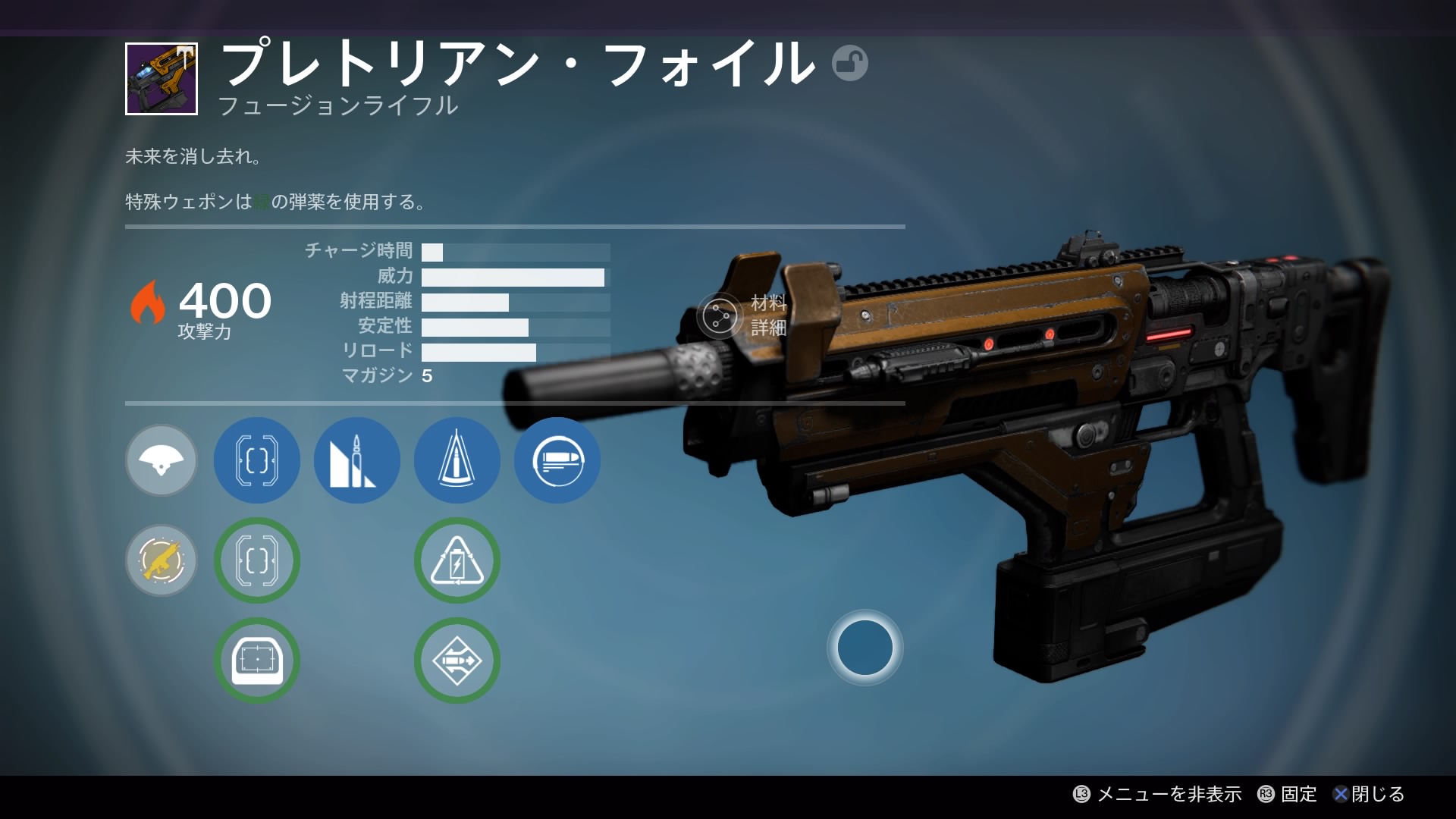
Task: Select the blue-filled bracket sight perk
Action: [x=257, y=460]
